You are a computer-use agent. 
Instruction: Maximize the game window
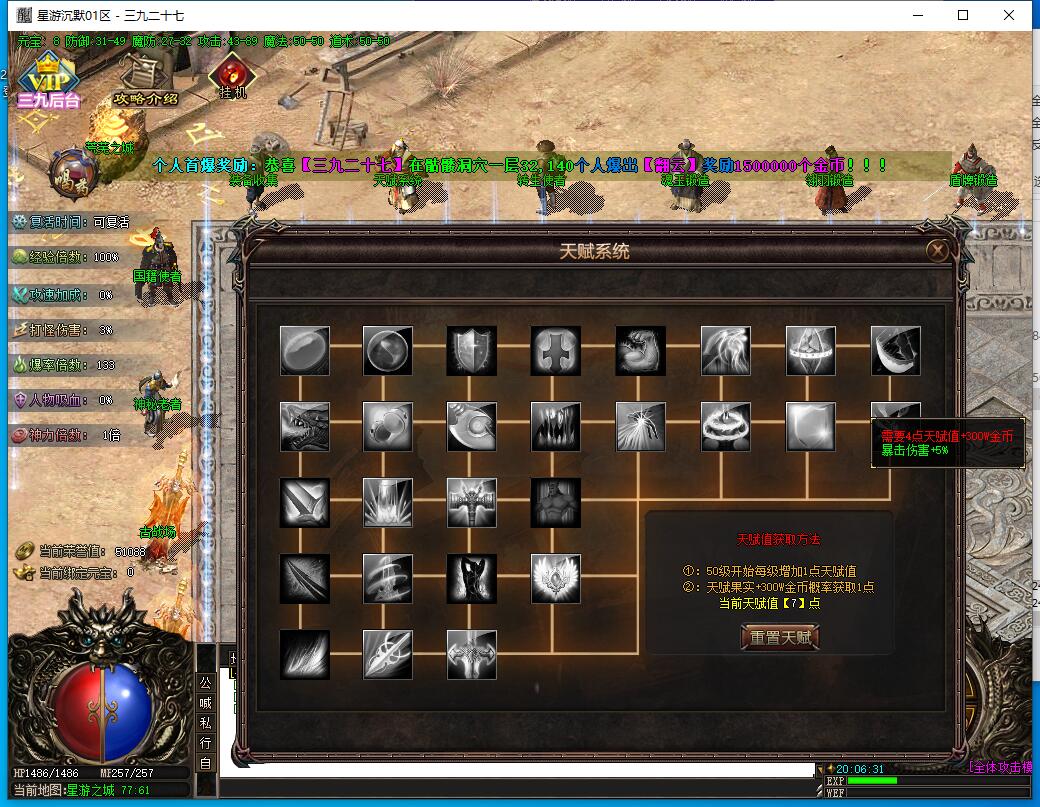(x=963, y=15)
